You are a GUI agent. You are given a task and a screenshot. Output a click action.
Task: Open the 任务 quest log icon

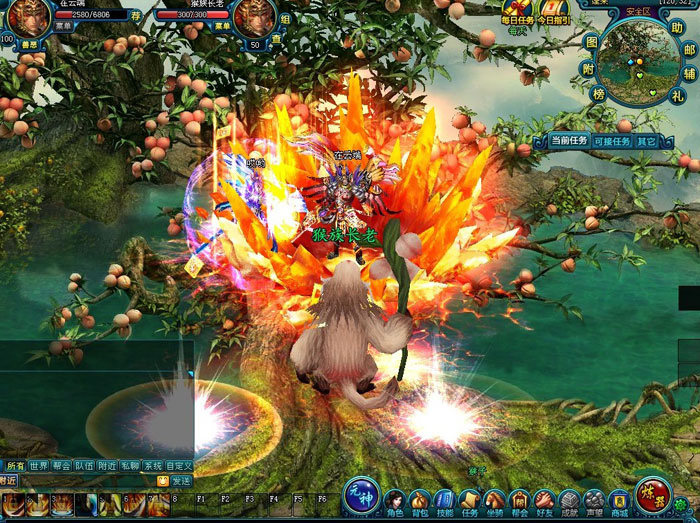point(470,500)
